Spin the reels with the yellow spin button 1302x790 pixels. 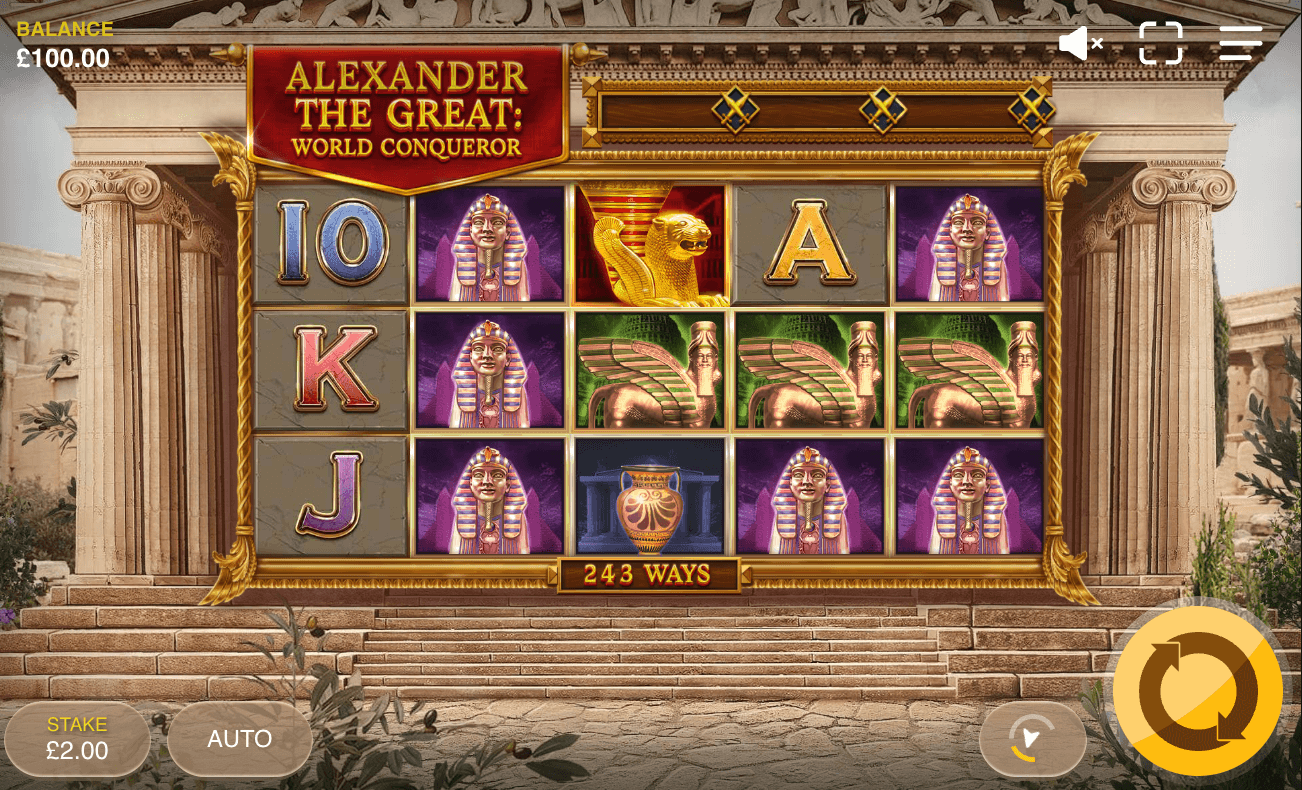(1196, 688)
